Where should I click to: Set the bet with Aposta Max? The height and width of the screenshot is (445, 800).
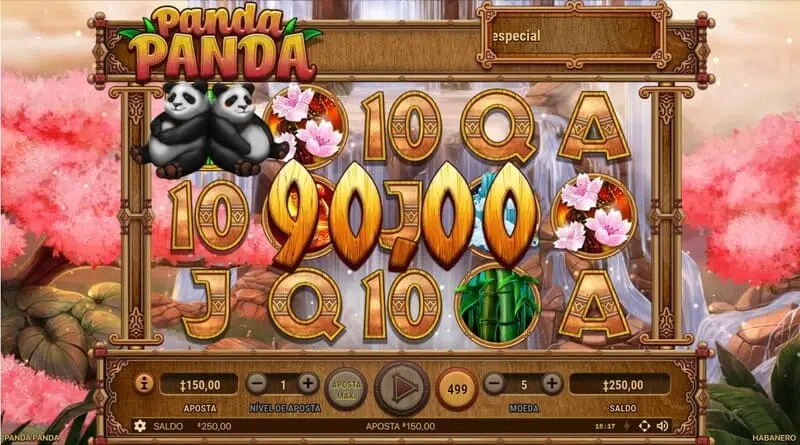[347, 385]
